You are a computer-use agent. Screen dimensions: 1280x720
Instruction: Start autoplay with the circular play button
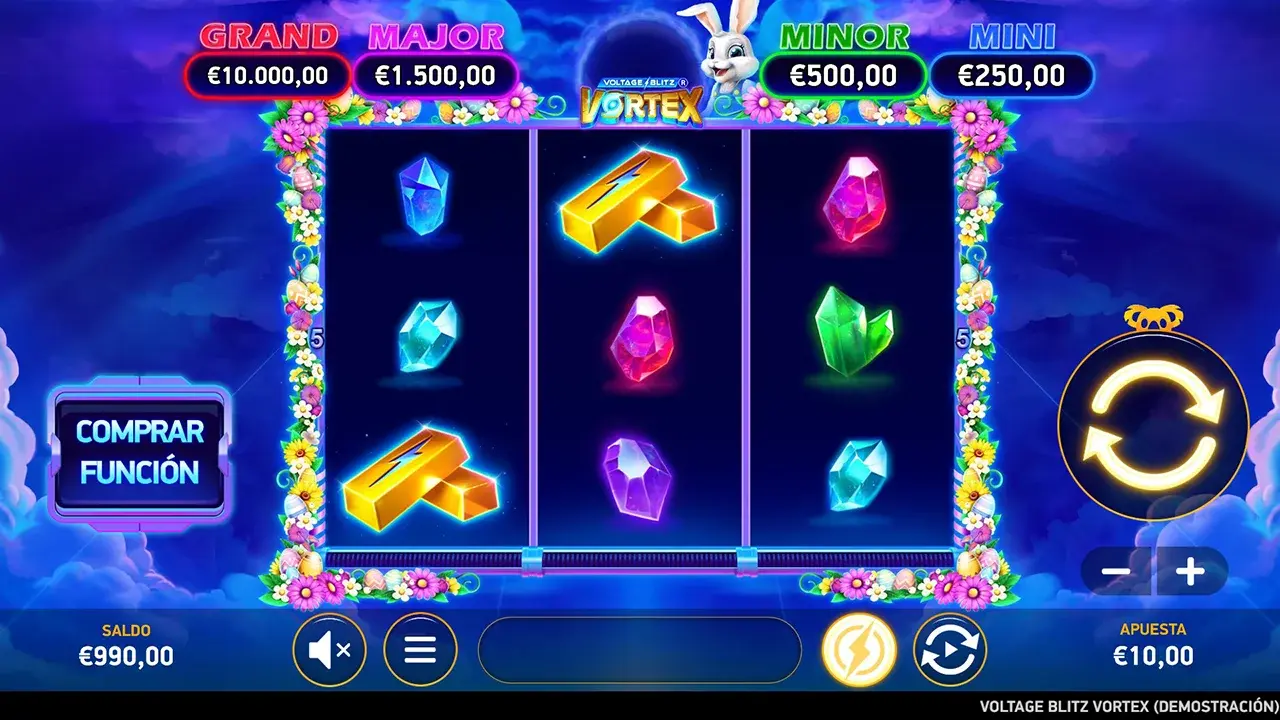point(950,650)
